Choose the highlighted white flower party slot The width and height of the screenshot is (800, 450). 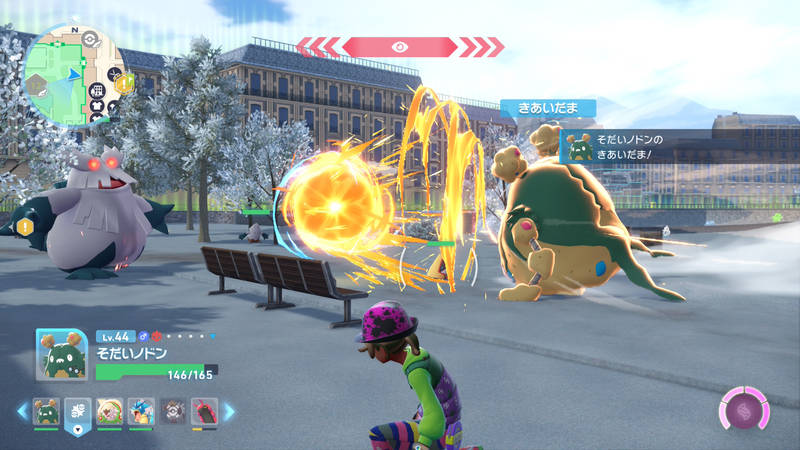pyautogui.click(x=77, y=411)
